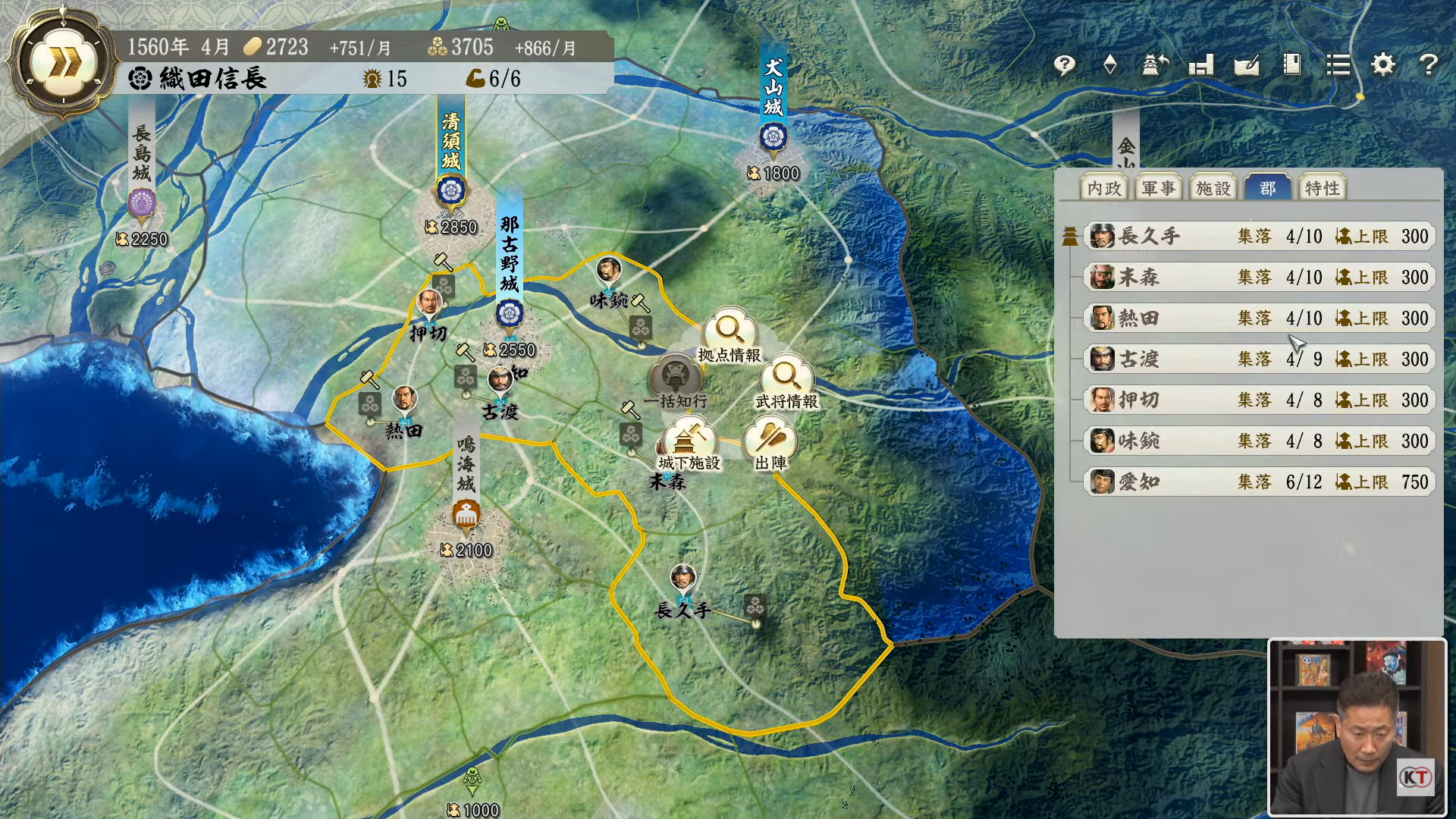1456x819 pixels.
Task: Choose the 味鋺 district row
Action: (1259, 441)
